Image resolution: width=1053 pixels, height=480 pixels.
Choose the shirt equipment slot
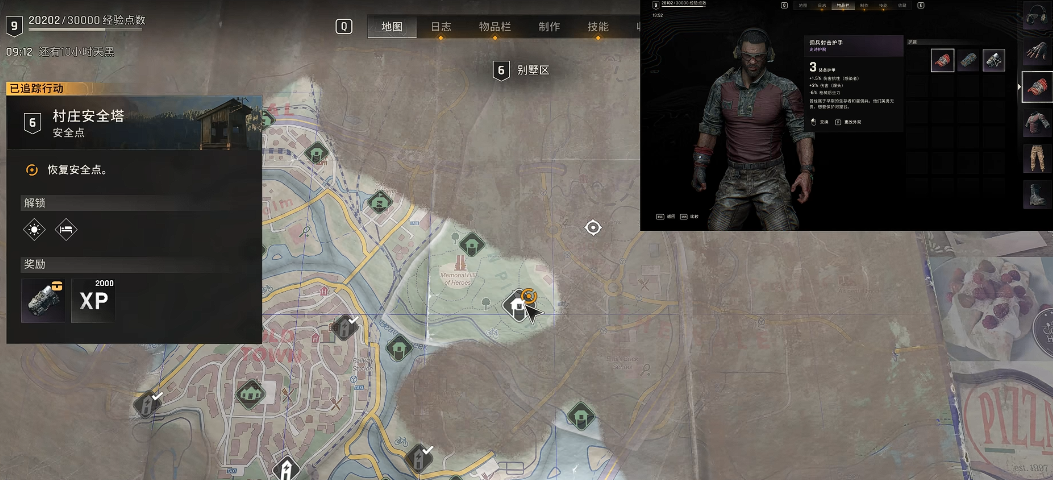[x=1035, y=123]
